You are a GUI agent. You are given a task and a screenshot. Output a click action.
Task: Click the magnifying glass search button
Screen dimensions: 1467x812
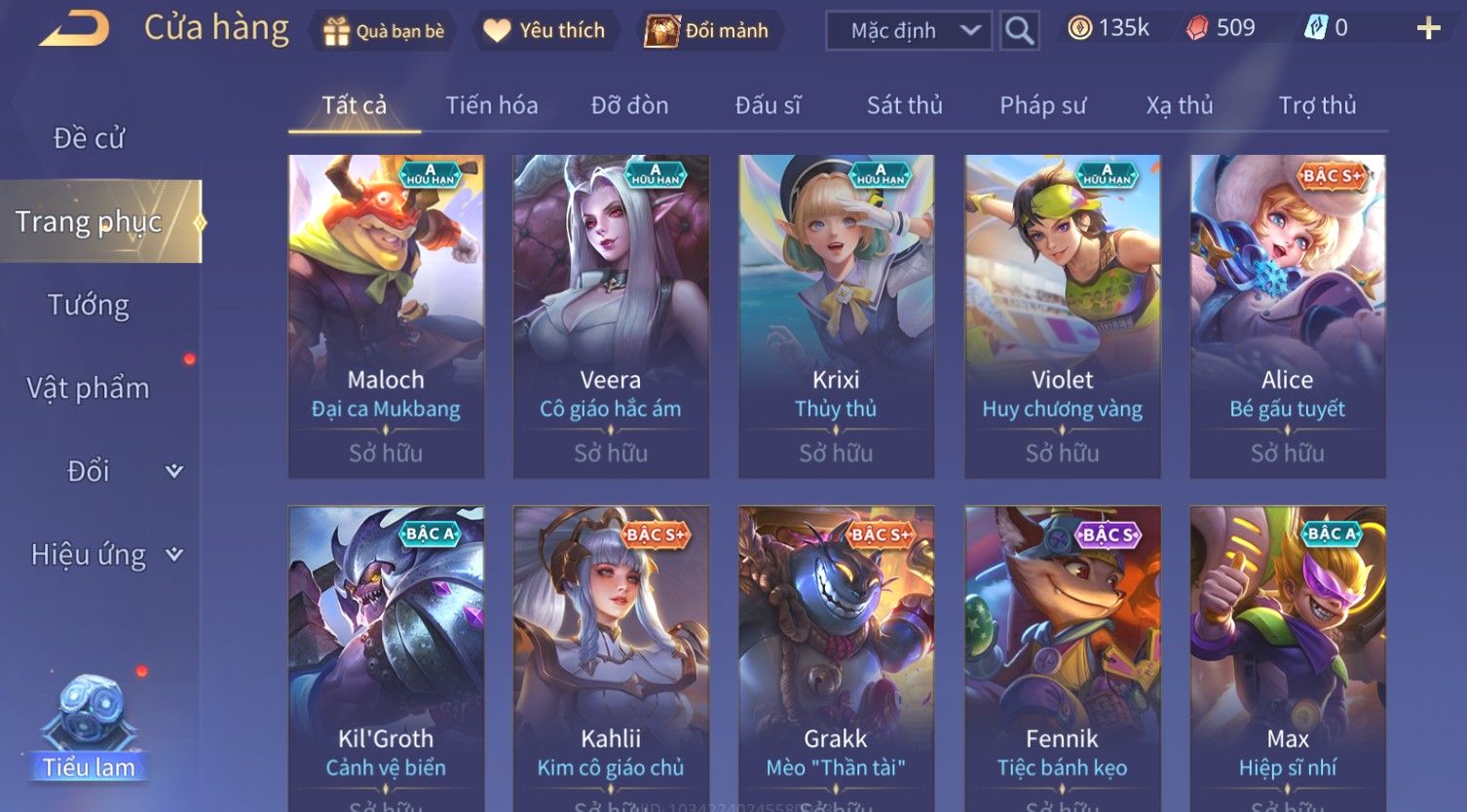[1019, 31]
